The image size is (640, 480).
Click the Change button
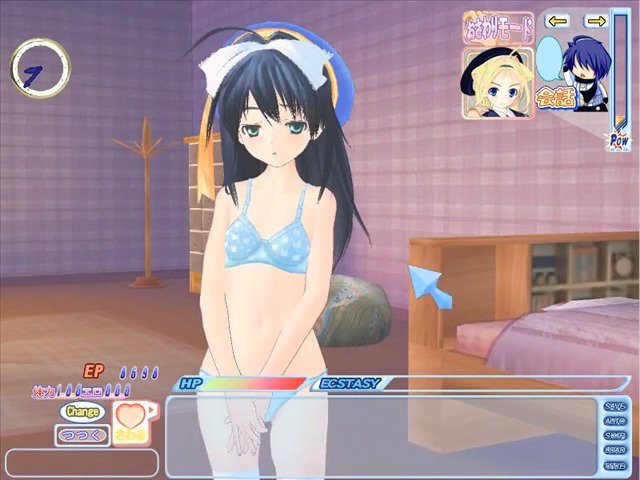point(82,411)
